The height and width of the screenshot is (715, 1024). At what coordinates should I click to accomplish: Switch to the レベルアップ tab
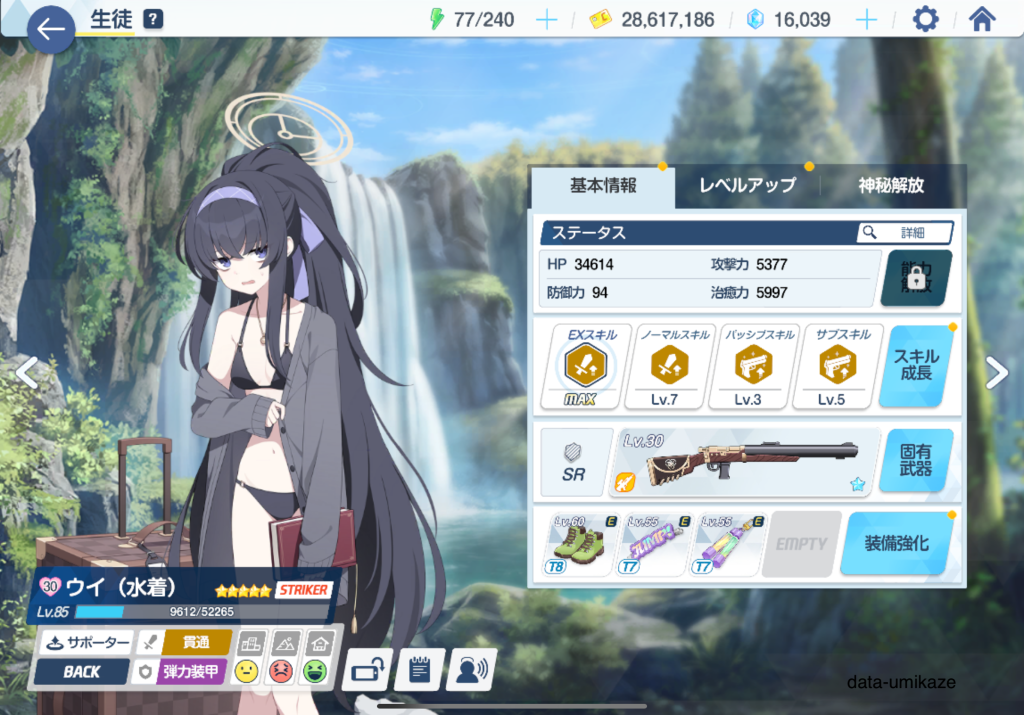747,186
